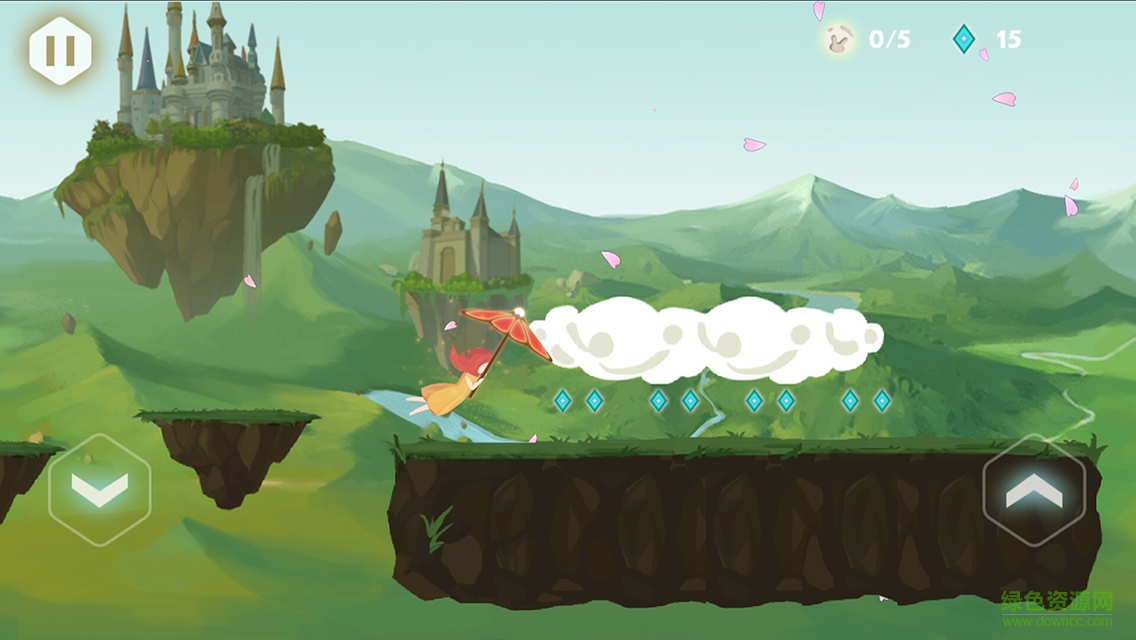This screenshot has height=640, width=1136.
Task: Tap the down-arrow hexagon control
Action: [x=99, y=490]
